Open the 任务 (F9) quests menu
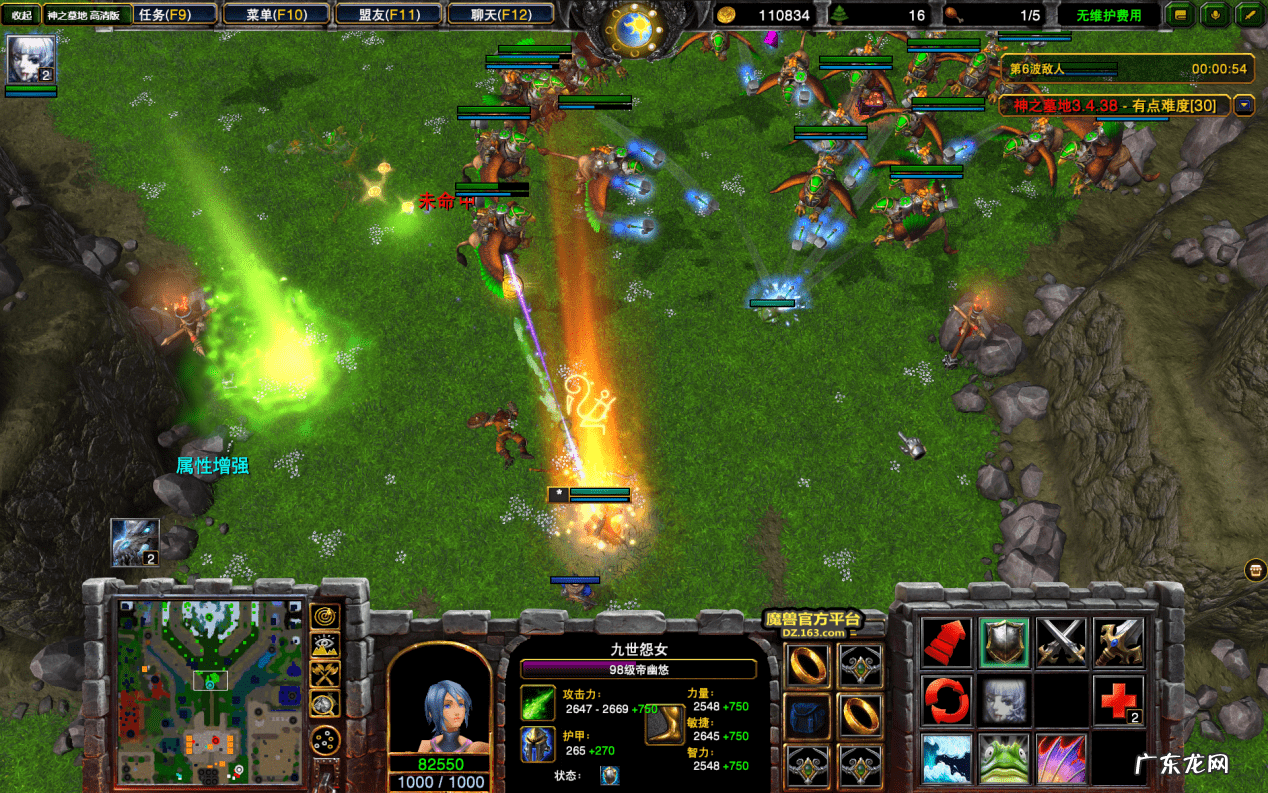This screenshot has width=1268, height=793. (175, 15)
